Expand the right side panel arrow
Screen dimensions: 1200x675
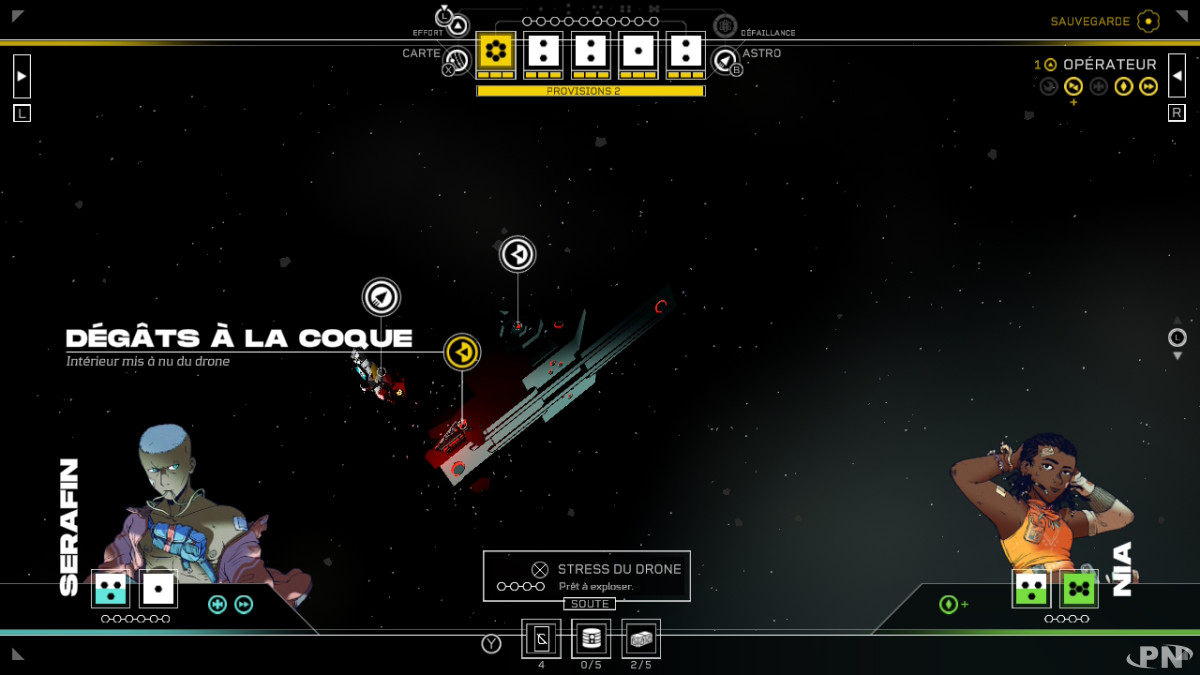1177,75
